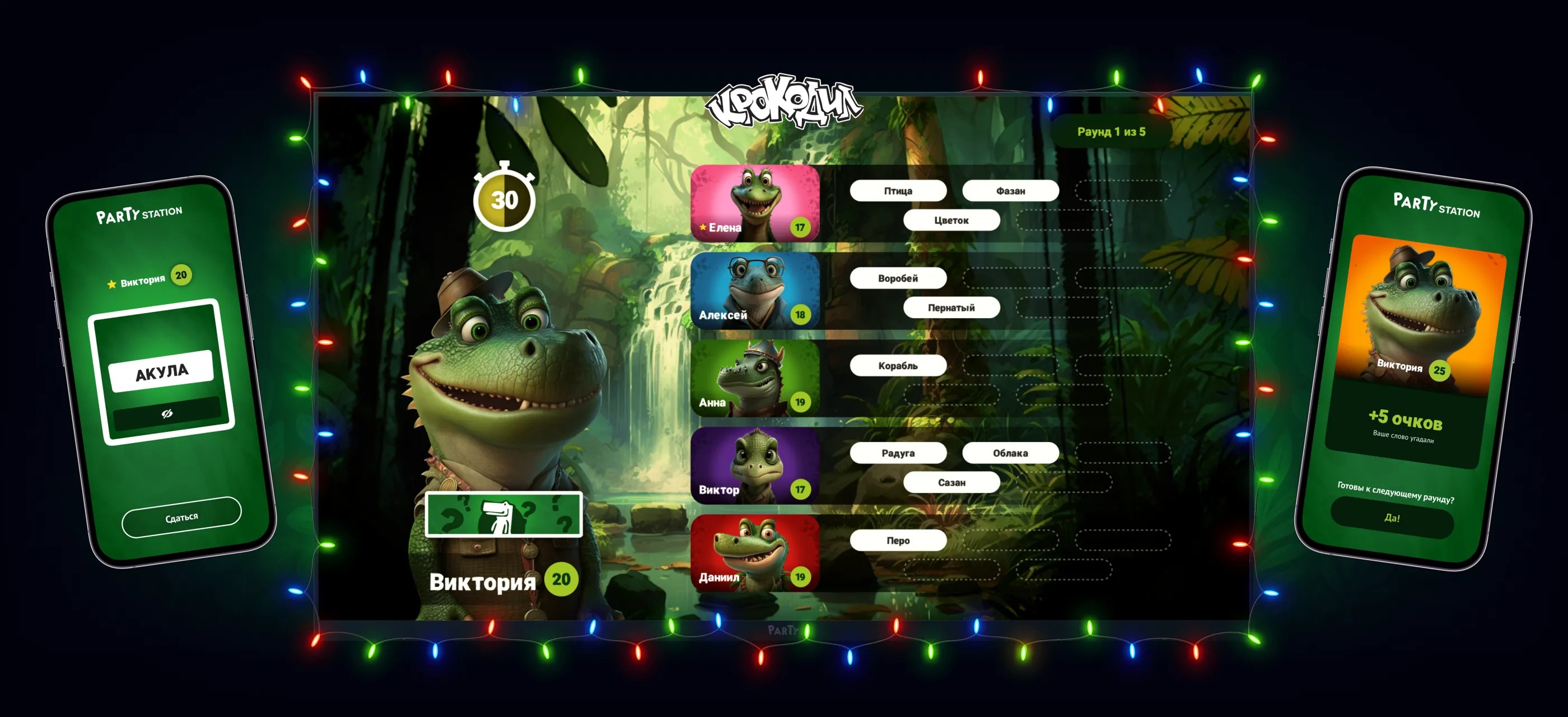
Task: Select the Сазан guess pill
Action: [x=951, y=483]
